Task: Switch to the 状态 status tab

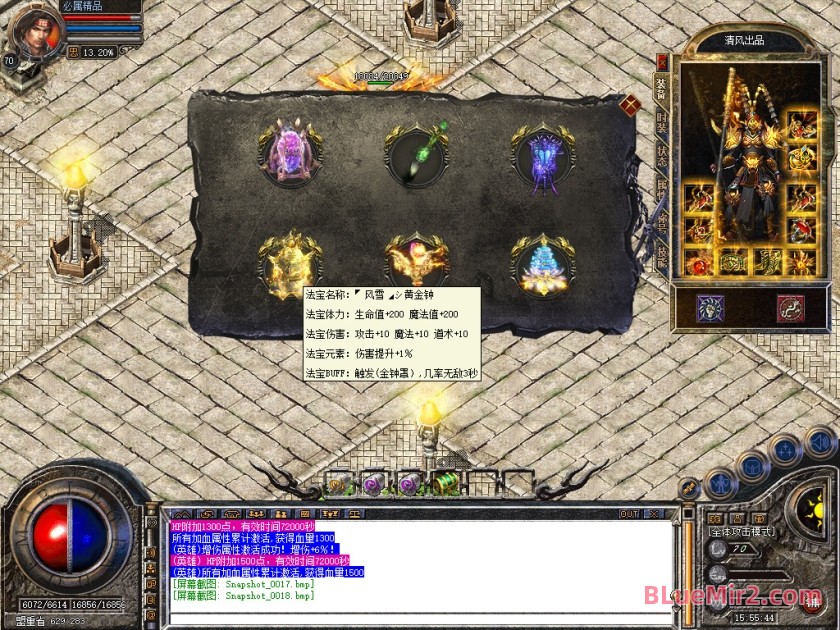Action: click(661, 156)
